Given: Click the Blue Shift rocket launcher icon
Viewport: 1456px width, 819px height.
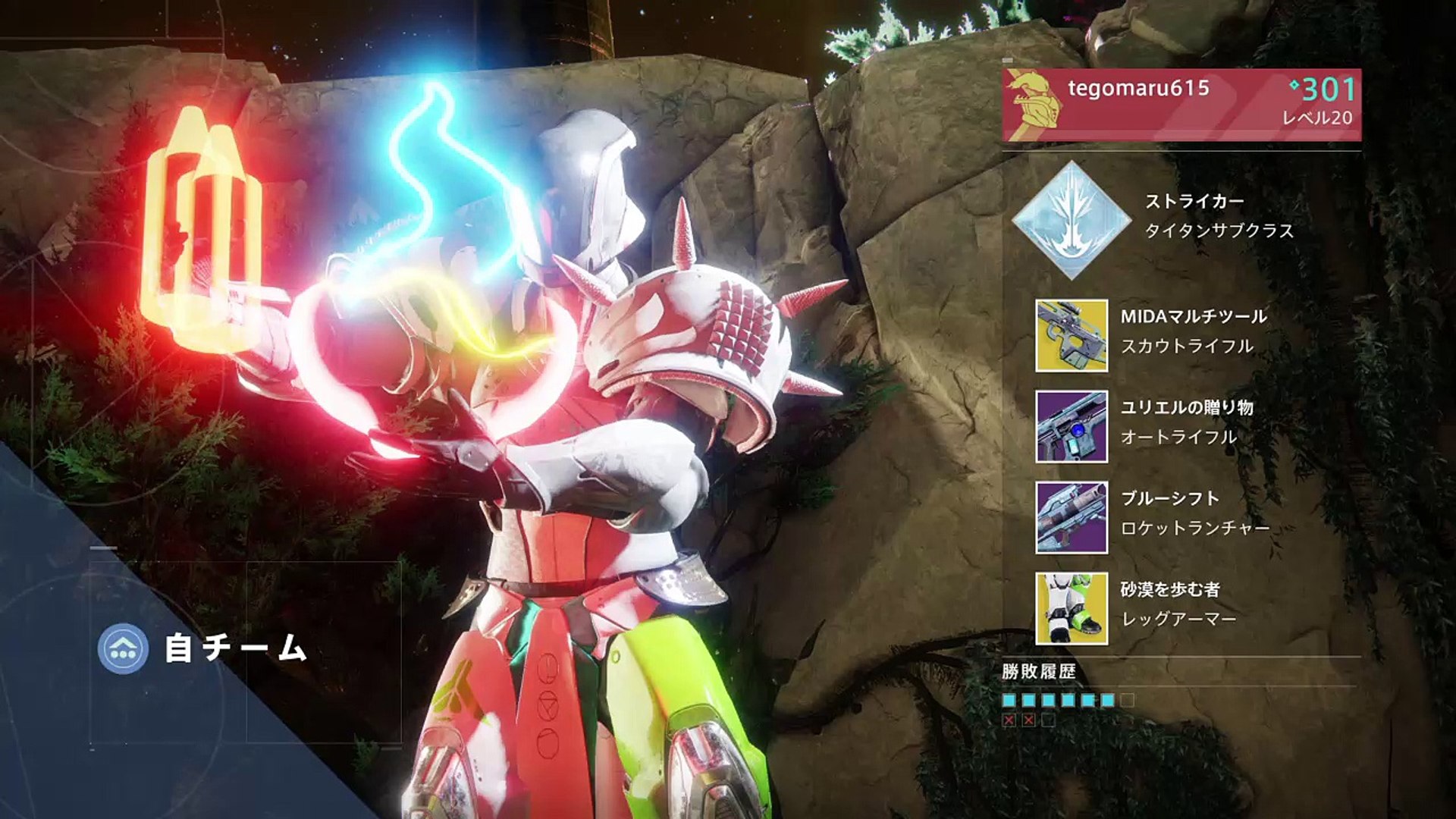Looking at the screenshot, I should pos(1072,517).
